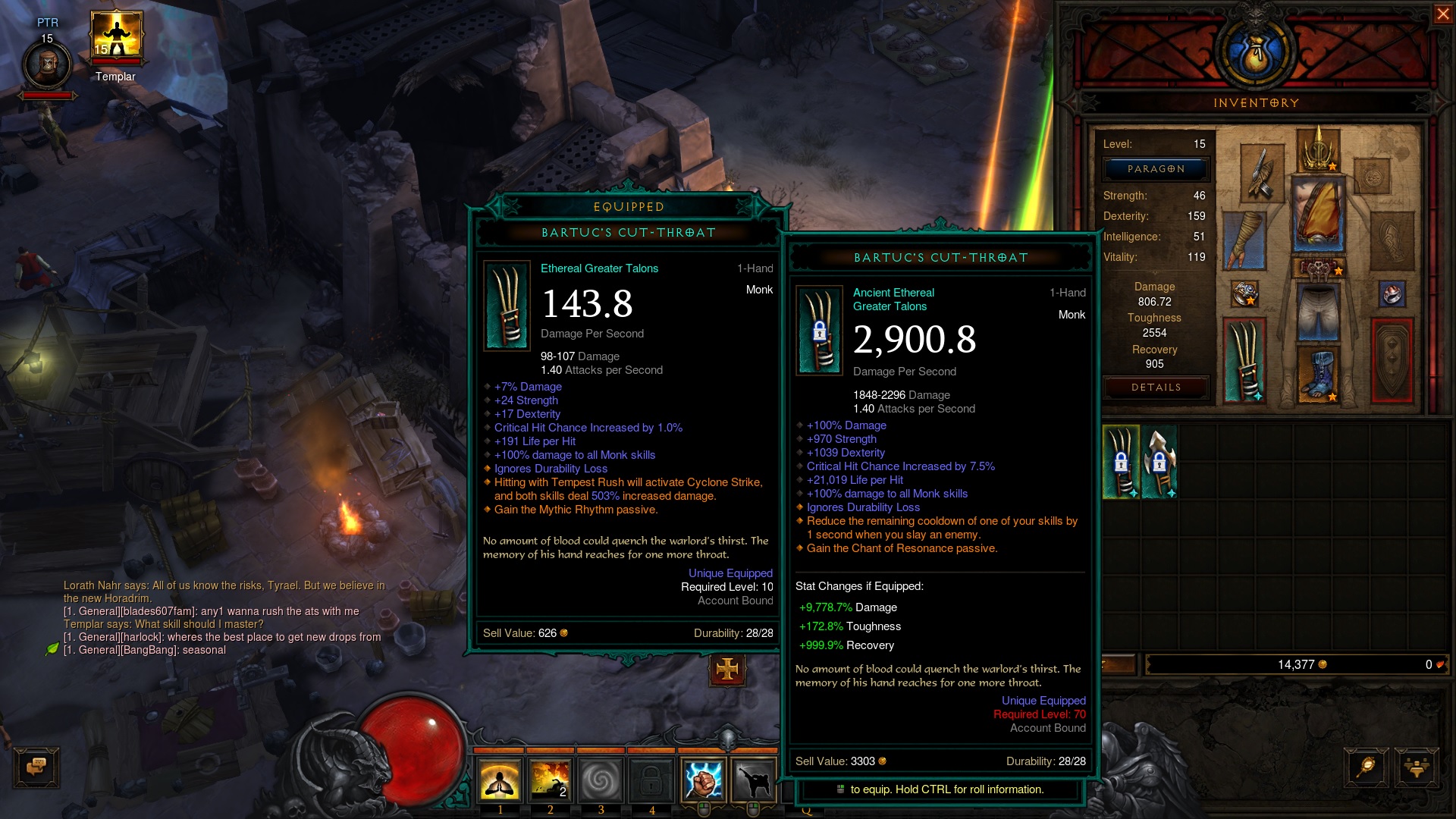The height and width of the screenshot is (819, 1456).
Task: Click the locked skill slot 4
Action: click(651, 780)
